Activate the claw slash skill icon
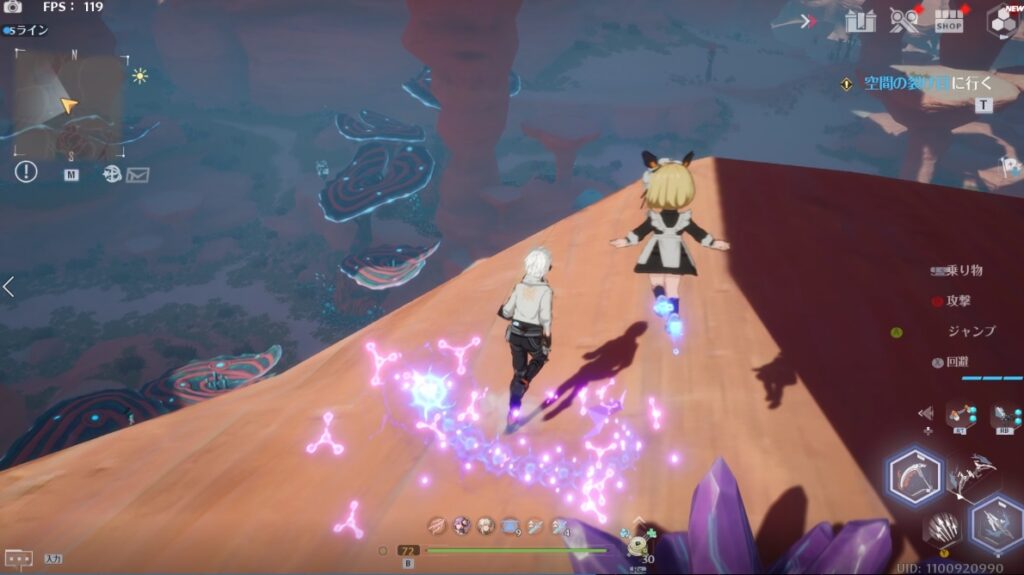The height and width of the screenshot is (575, 1024). tap(942, 527)
